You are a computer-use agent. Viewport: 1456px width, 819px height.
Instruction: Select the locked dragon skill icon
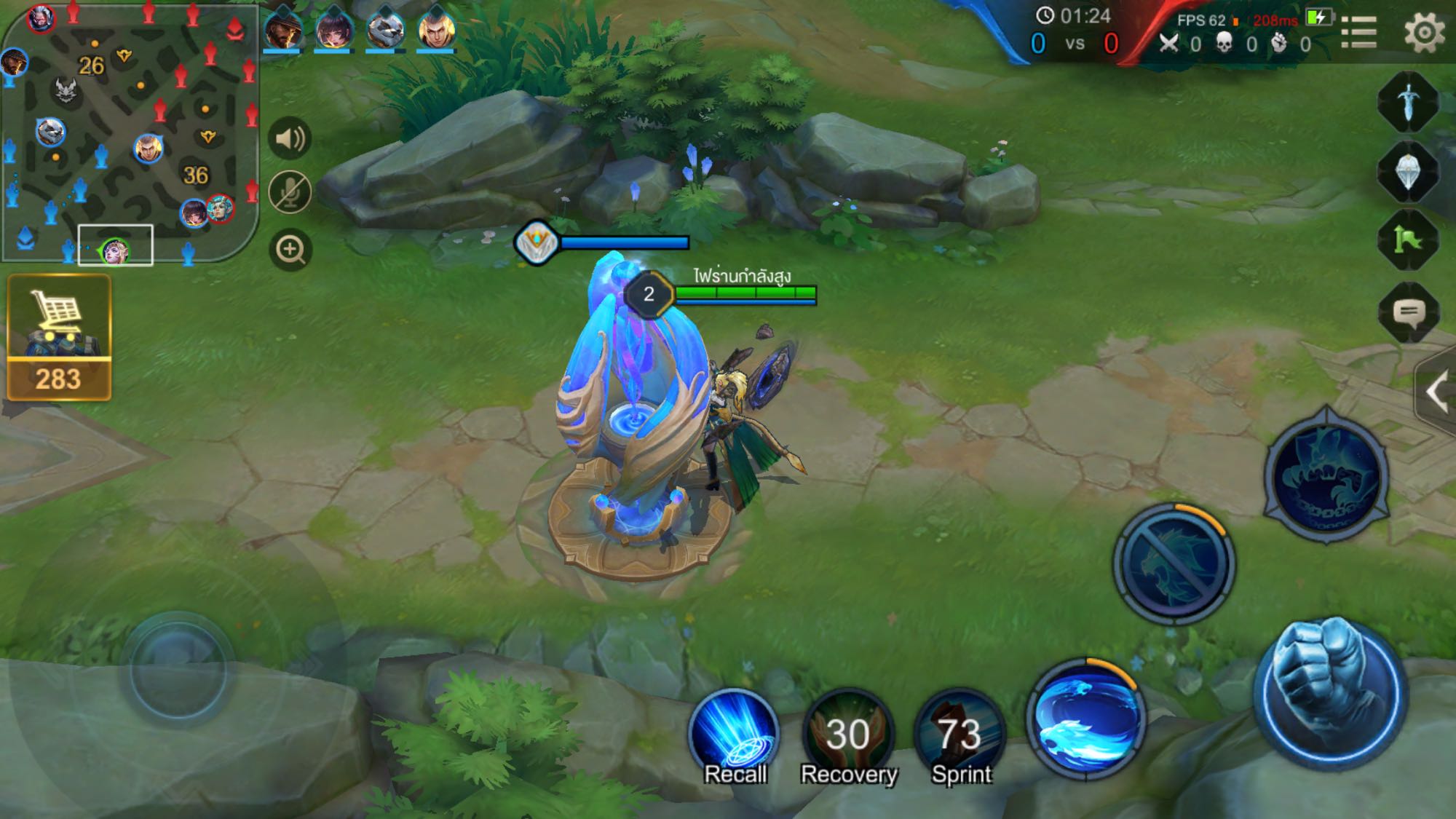click(x=1174, y=563)
